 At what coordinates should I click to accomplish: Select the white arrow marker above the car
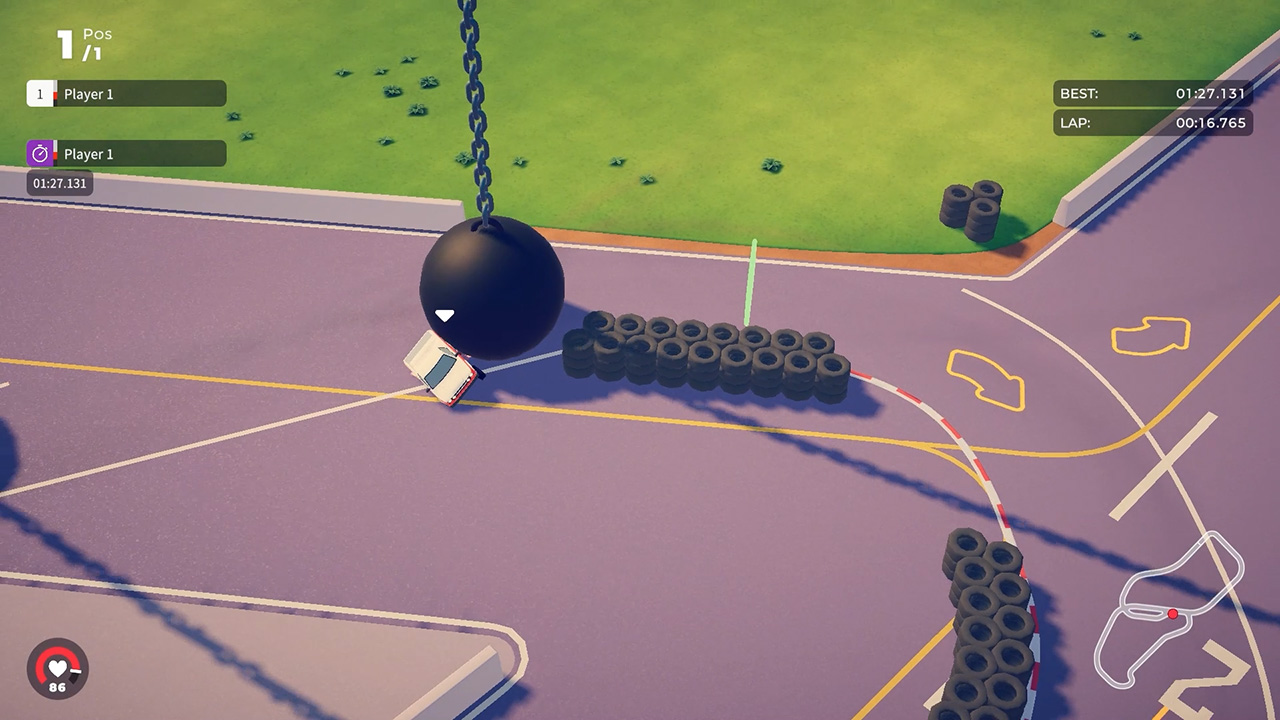tap(443, 313)
